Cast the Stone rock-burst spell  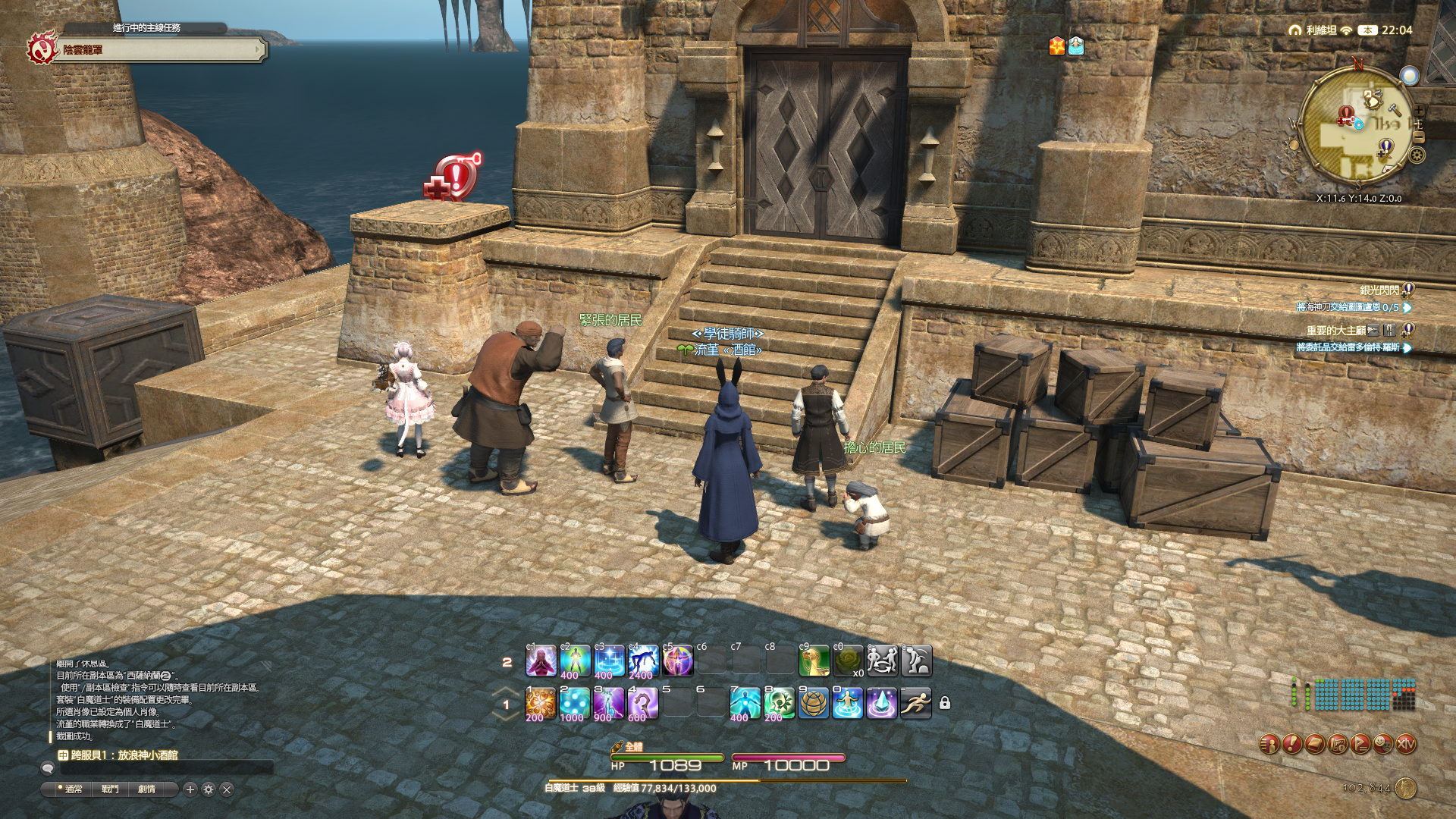point(540,704)
